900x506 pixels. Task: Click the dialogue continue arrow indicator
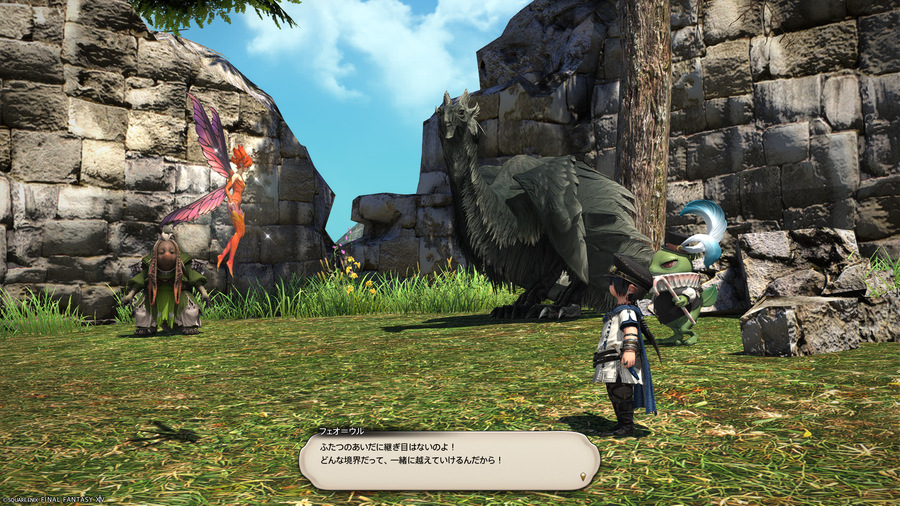(582, 478)
